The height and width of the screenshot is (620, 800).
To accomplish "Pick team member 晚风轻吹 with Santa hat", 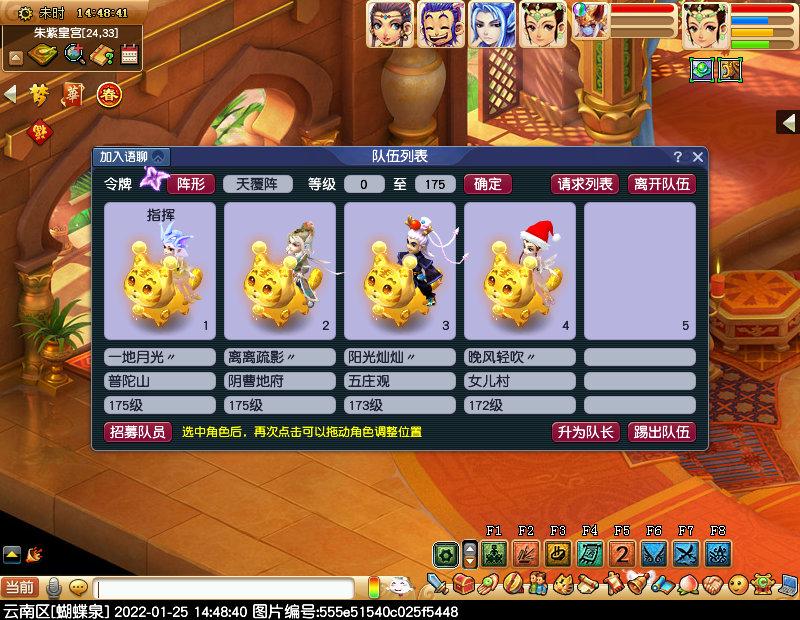I will [520, 270].
